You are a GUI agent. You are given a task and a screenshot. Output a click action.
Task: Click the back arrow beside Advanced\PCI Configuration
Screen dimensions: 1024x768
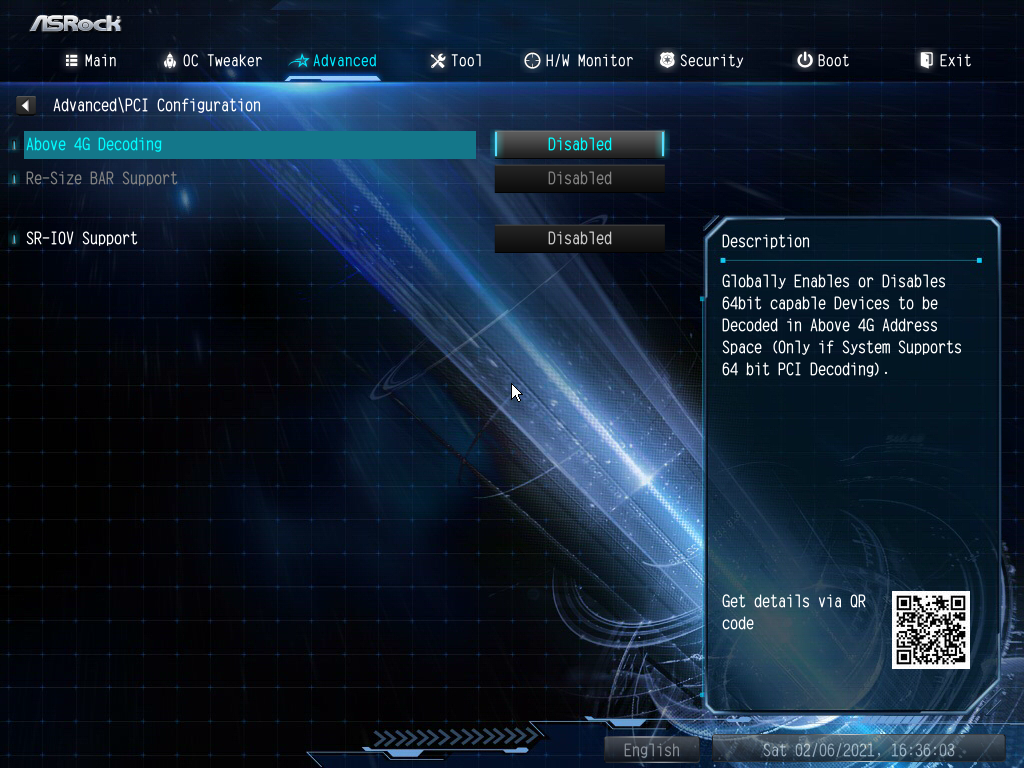point(26,105)
